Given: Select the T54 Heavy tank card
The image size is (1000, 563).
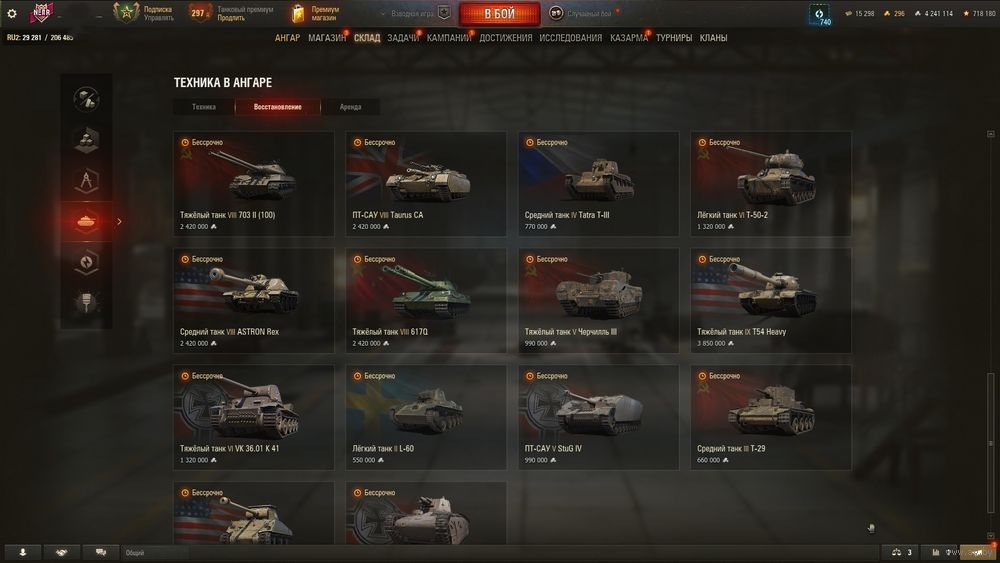Looking at the screenshot, I should pyautogui.click(x=770, y=300).
